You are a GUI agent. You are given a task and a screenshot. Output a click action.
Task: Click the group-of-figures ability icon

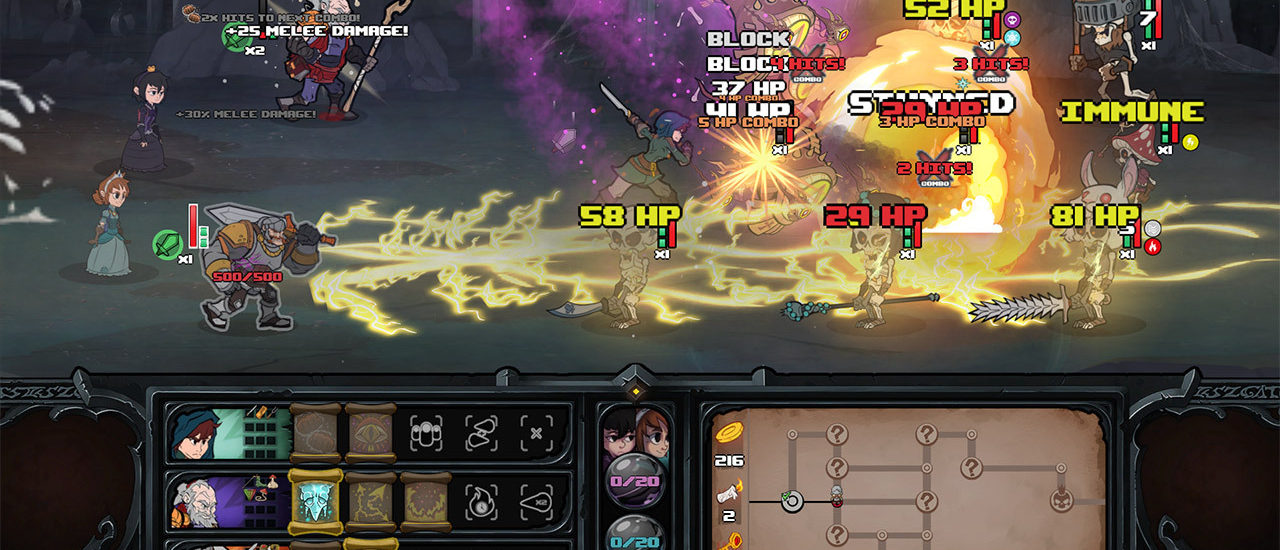click(427, 432)
